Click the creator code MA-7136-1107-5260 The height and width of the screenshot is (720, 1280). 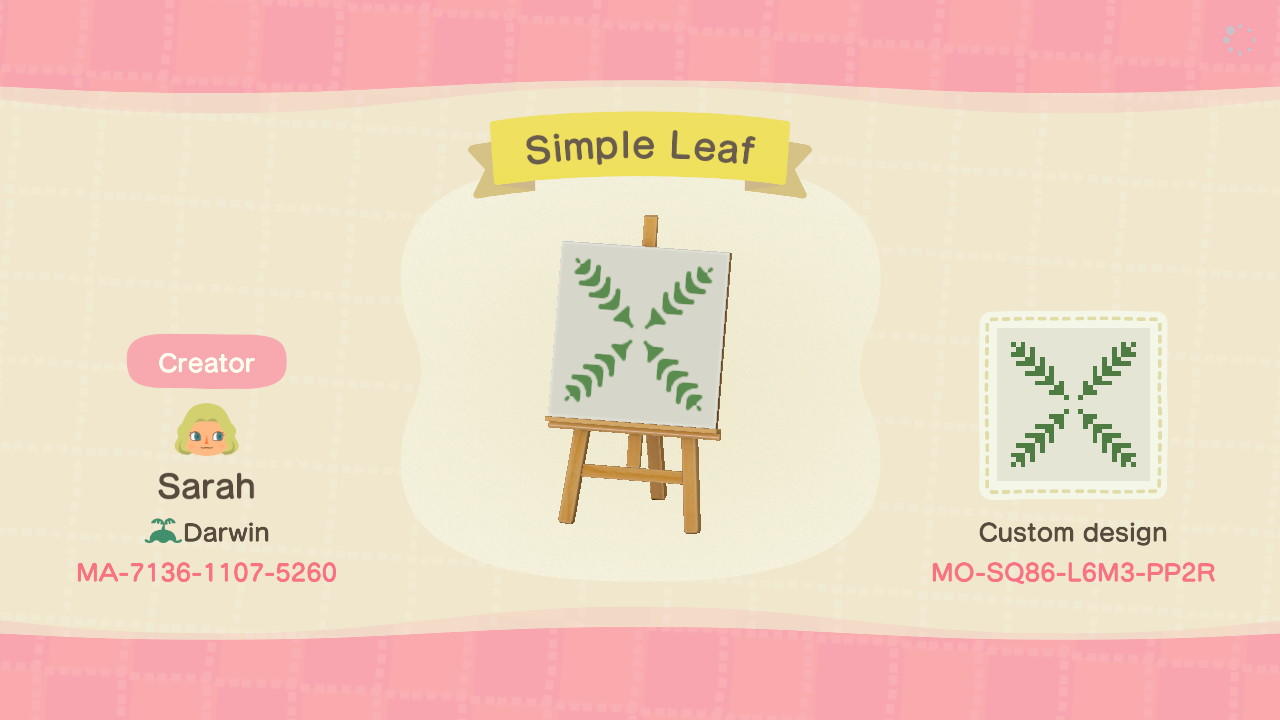coord(206,573)
